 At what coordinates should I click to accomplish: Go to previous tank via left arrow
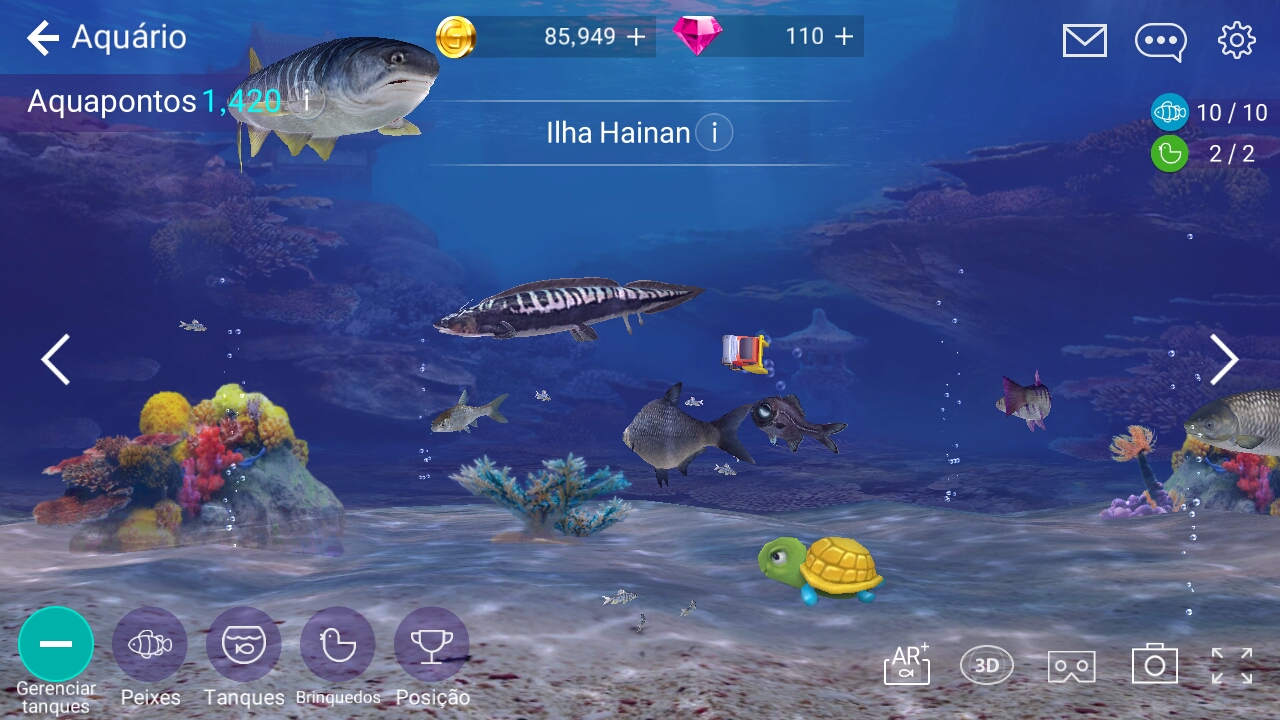tap(56, 359)
